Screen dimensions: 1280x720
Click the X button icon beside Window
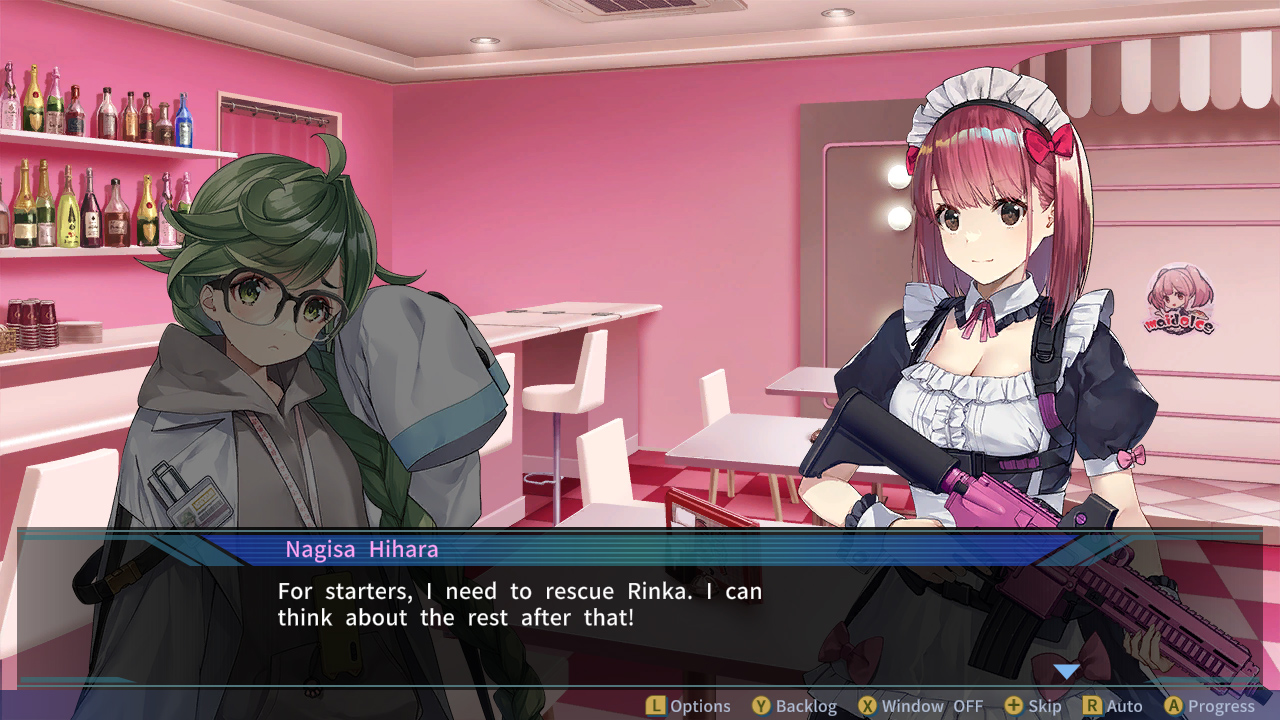coord(866,705)
